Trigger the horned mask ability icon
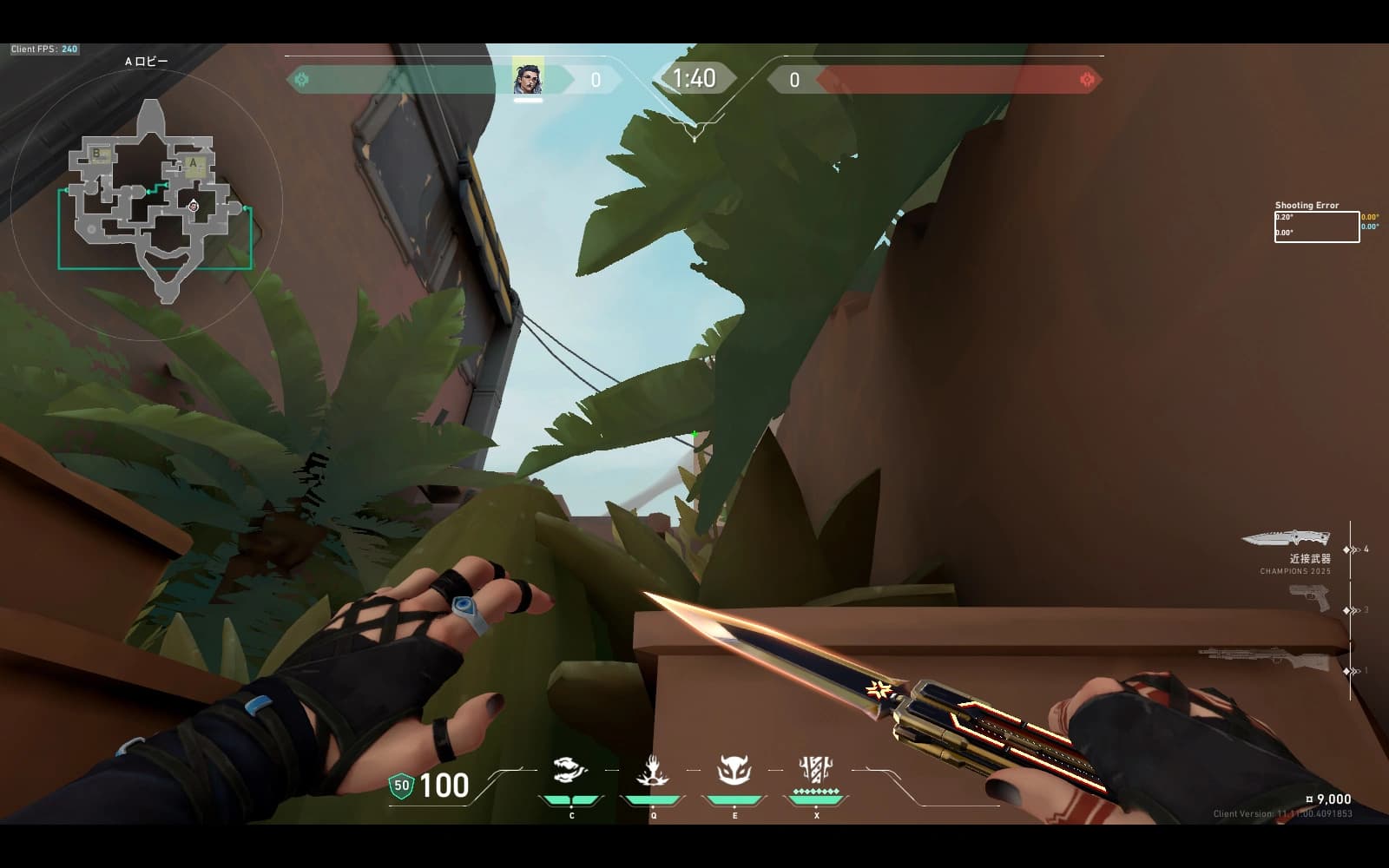Image resolution: width=1389 pixels, height=868 pixels. coord(734,771)
